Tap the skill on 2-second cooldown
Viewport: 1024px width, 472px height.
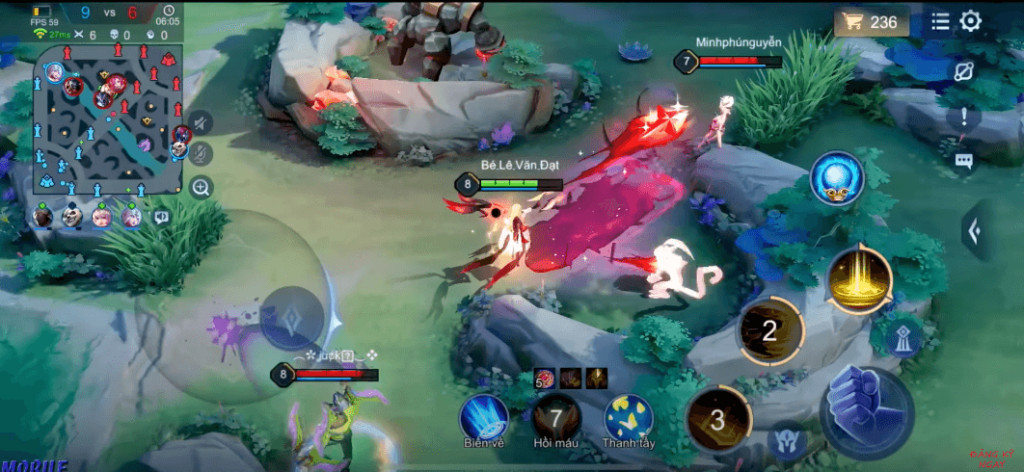[x=769, y=331]
